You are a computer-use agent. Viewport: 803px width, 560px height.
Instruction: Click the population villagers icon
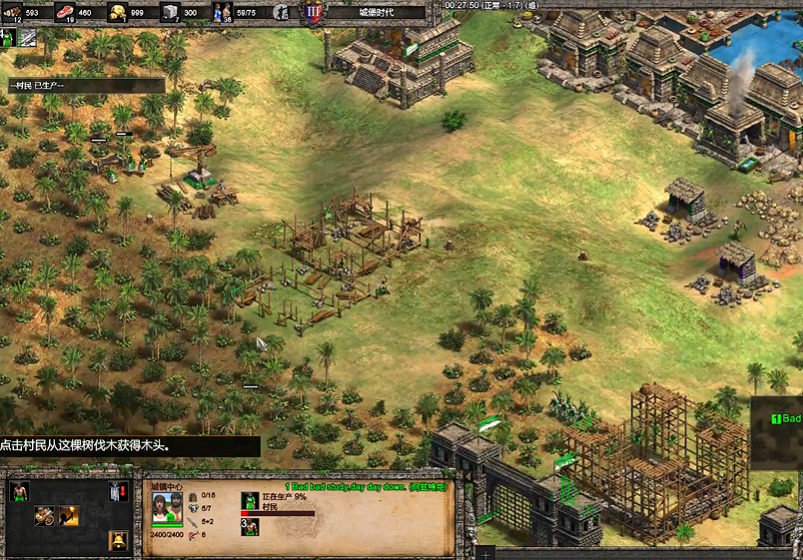[x=222, y=12]
